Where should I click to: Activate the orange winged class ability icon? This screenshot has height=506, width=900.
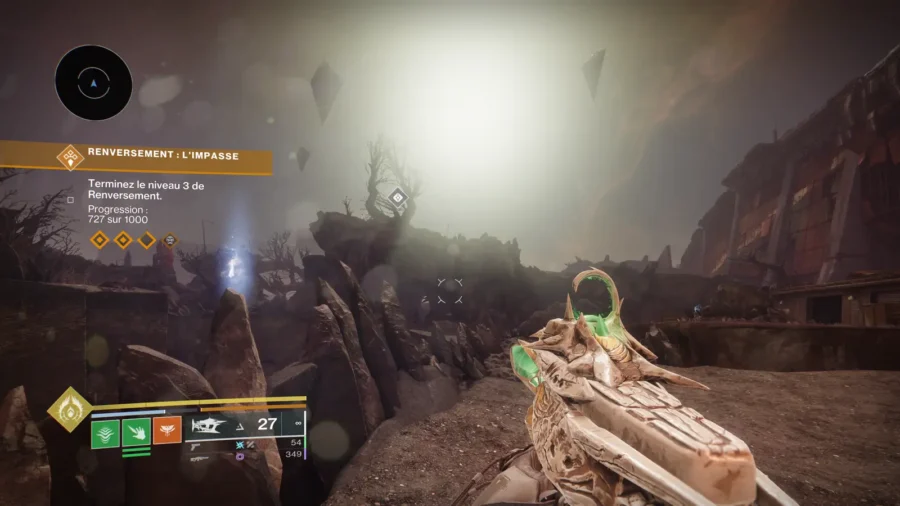click(x=167, y=431)
